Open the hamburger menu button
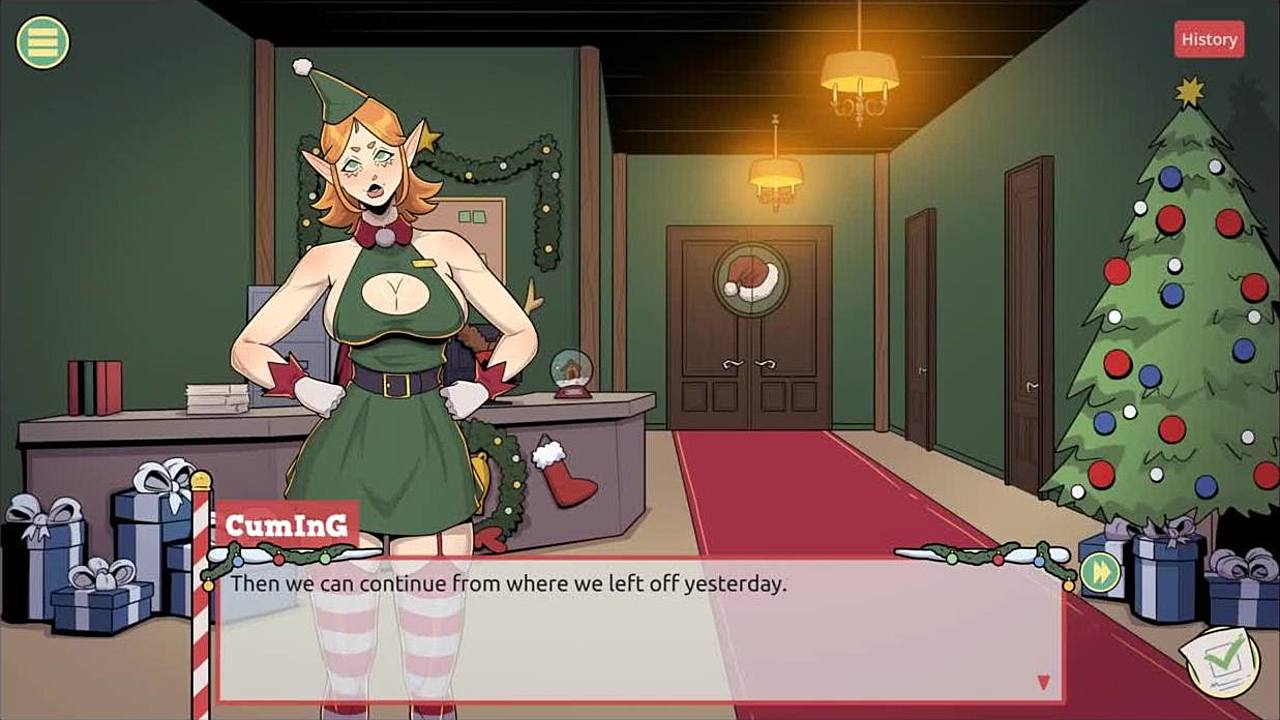Screen dimensions: 1280x720 coord(43,42)
